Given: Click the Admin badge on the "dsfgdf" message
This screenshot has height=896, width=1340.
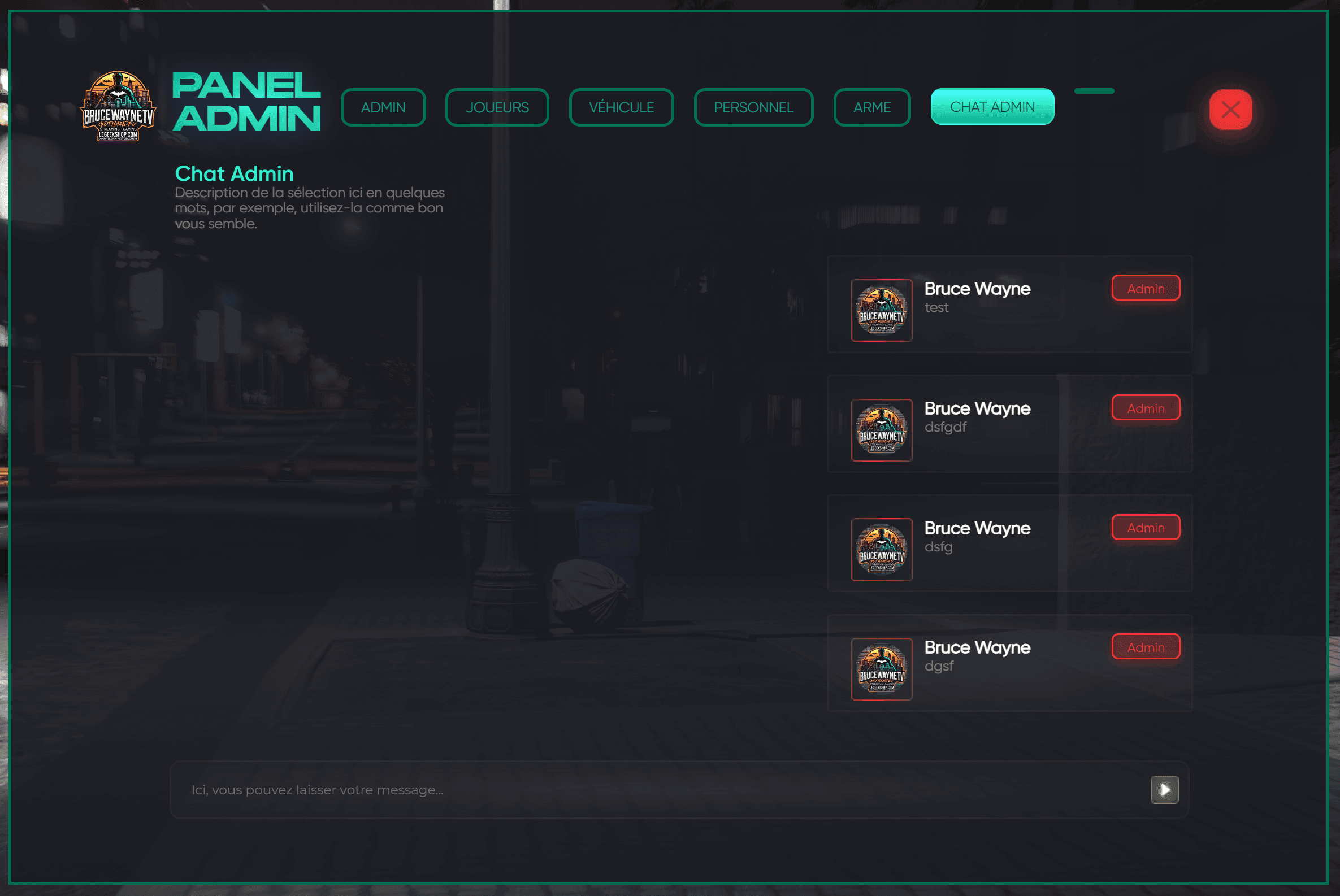Looking at the screenshot, I should click(x=1146, y=408).
